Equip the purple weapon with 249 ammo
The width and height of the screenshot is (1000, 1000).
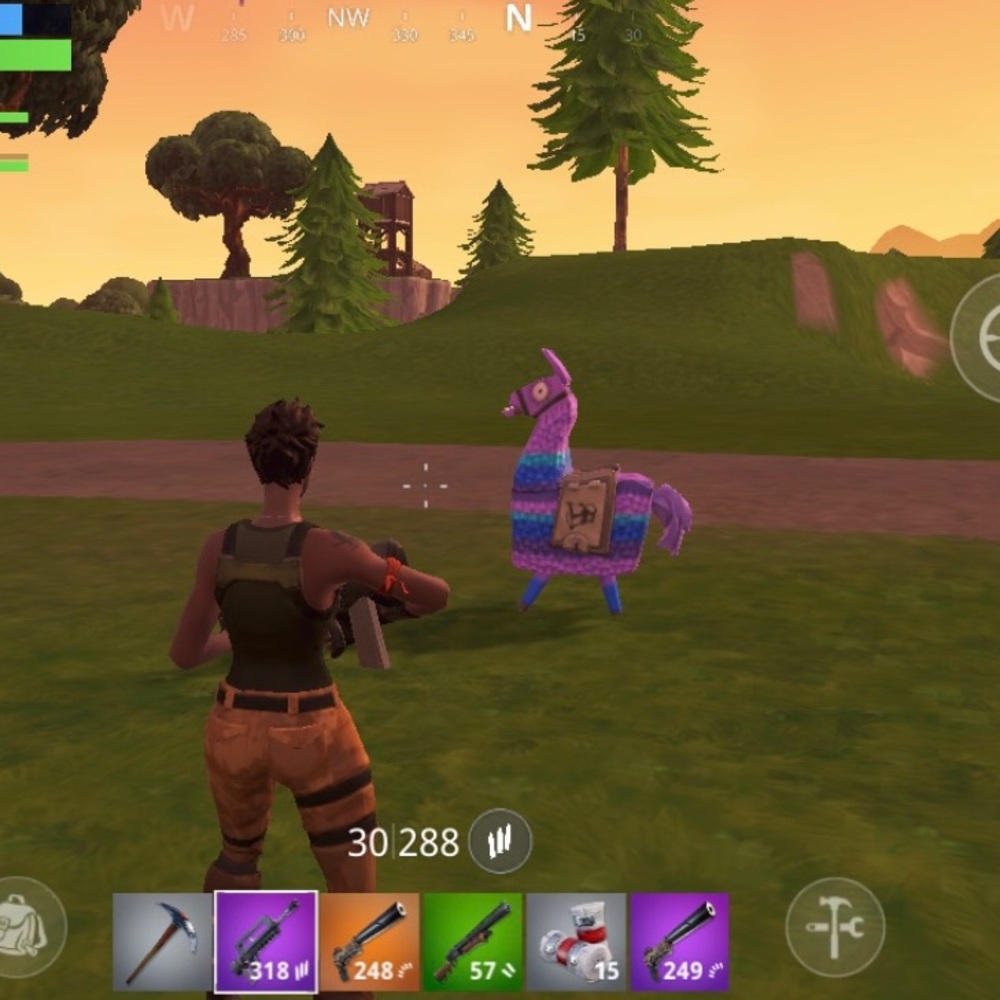(679, 942)
